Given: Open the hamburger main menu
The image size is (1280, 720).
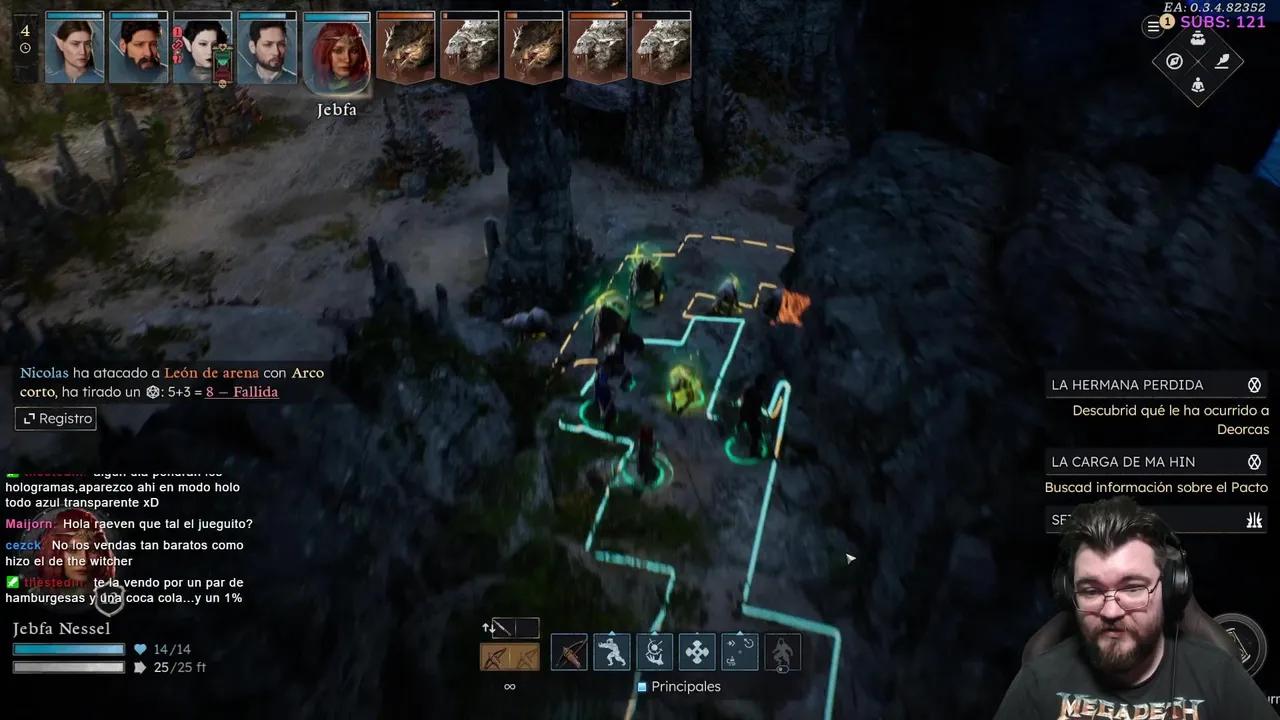Looking at the screenshot, I should [1153, 27].
